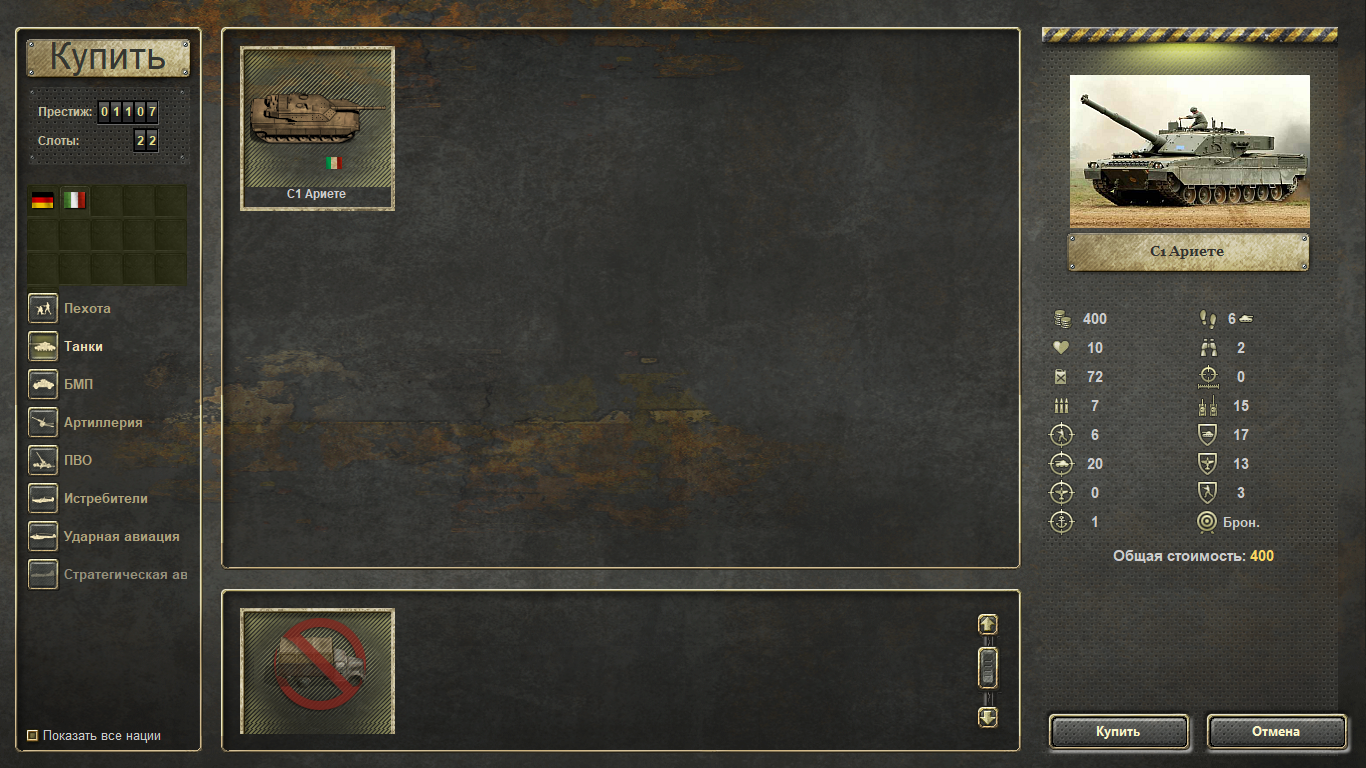Cancel with the Отмена button

tap(1276, 732)
